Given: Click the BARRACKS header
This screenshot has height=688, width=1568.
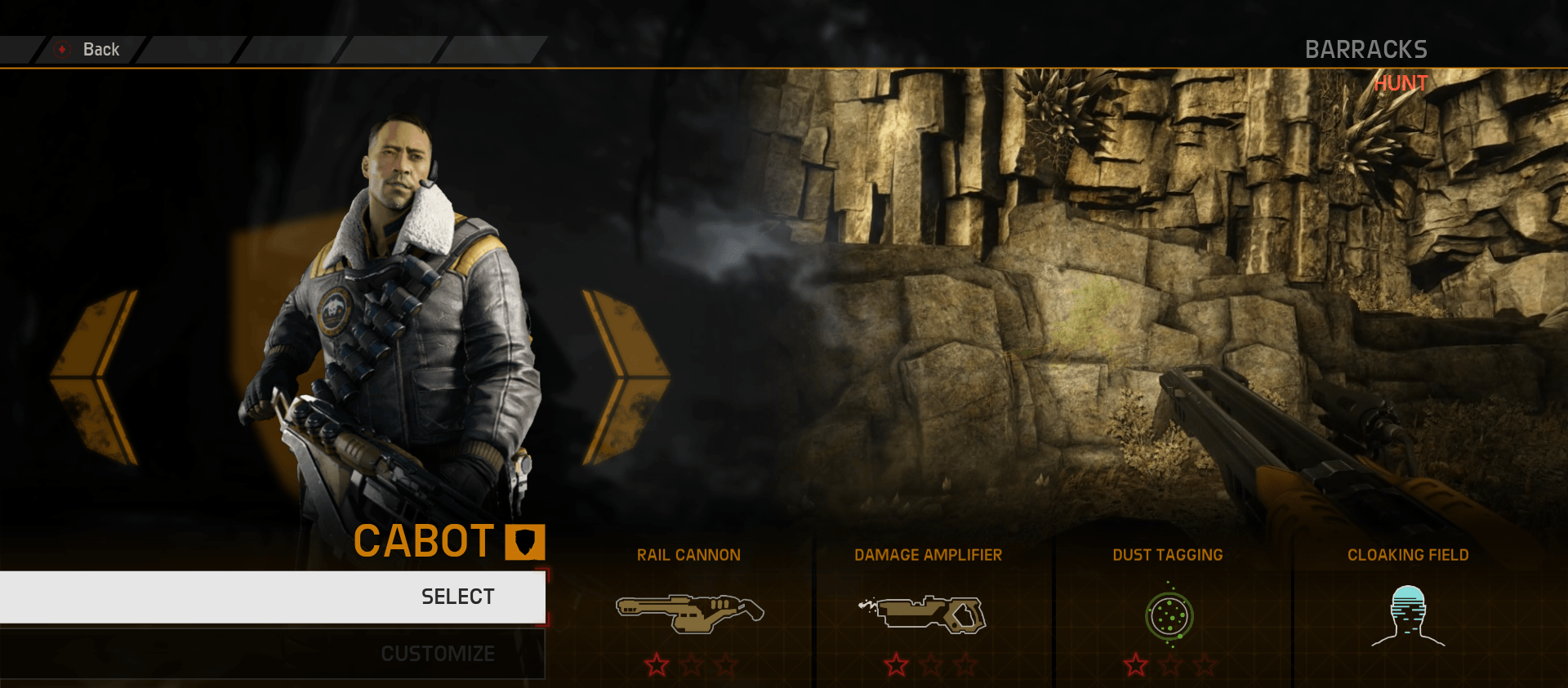Looking at the screenshot, I should (x=1367, y=49).
